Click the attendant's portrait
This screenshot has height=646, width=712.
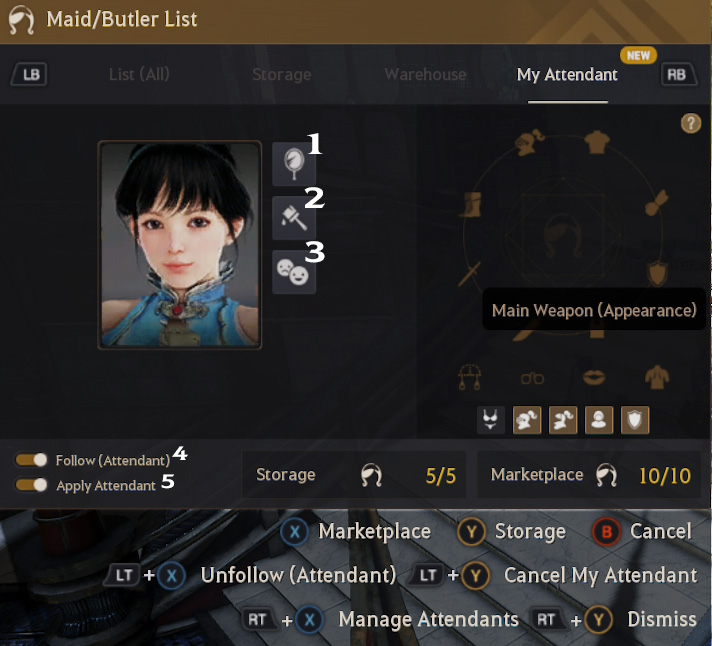click(x=180, y=245)
